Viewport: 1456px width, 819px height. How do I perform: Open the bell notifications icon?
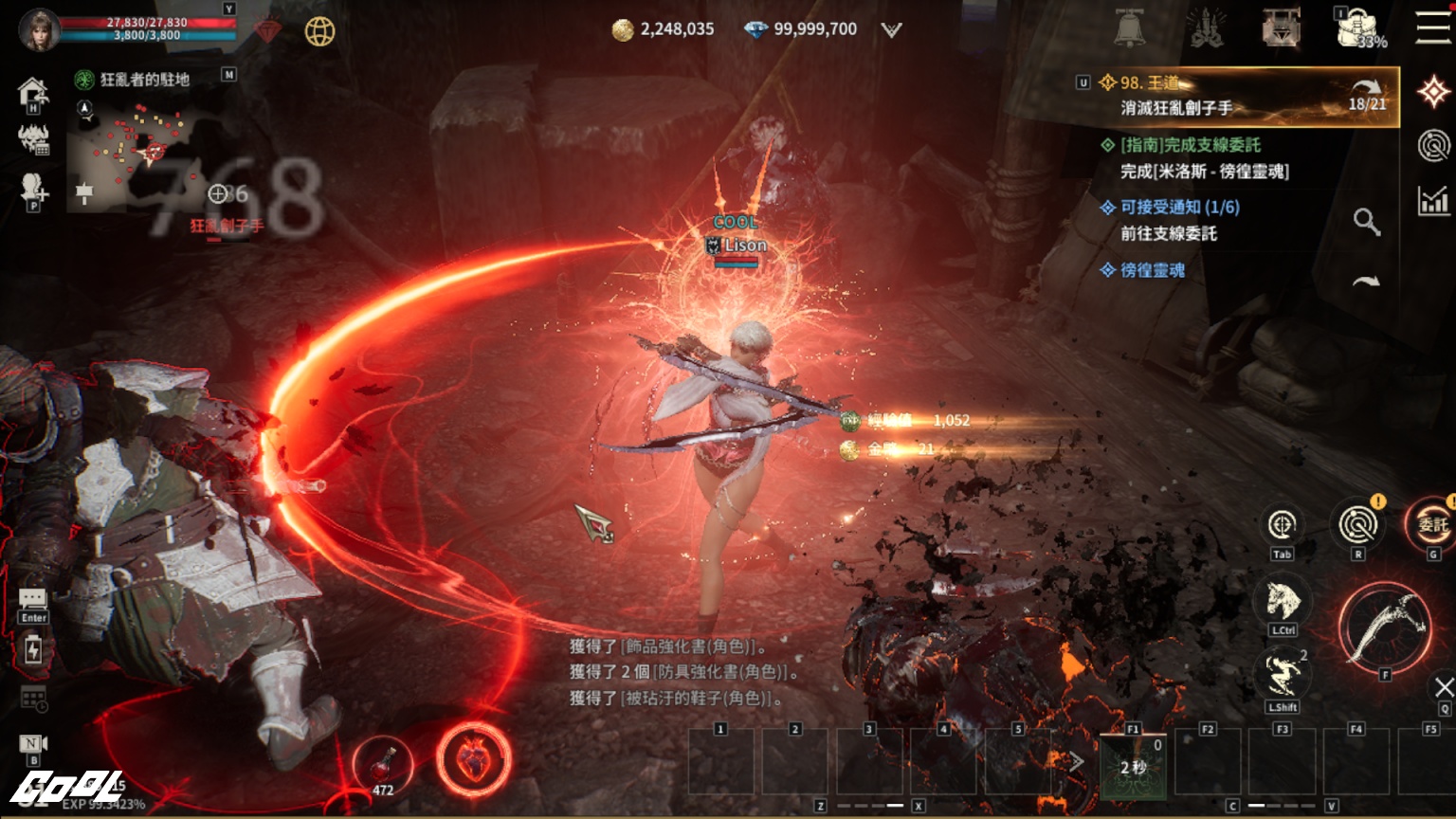click(x=1129, y=29)
